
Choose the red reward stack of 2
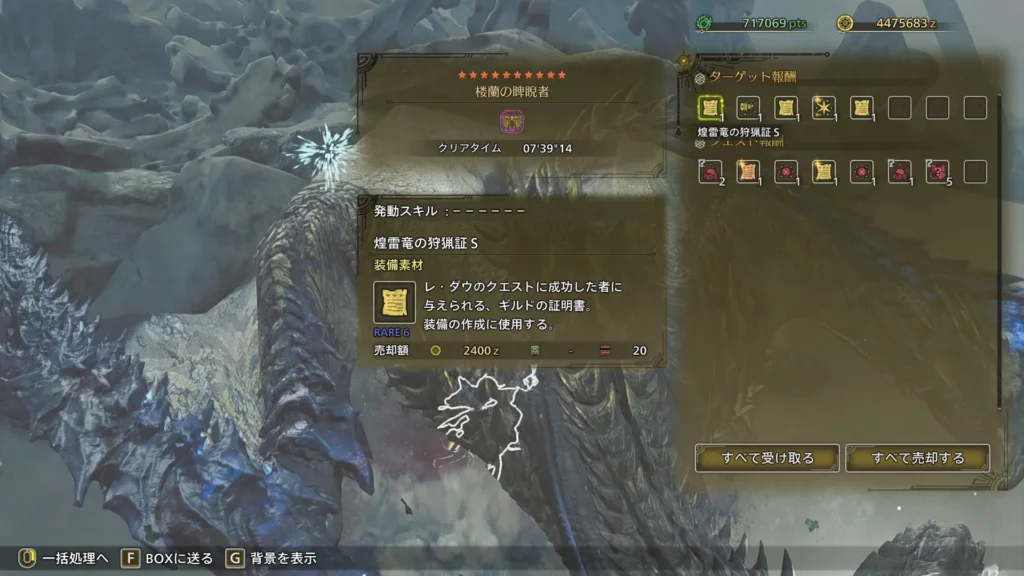(x=711, y=171)
